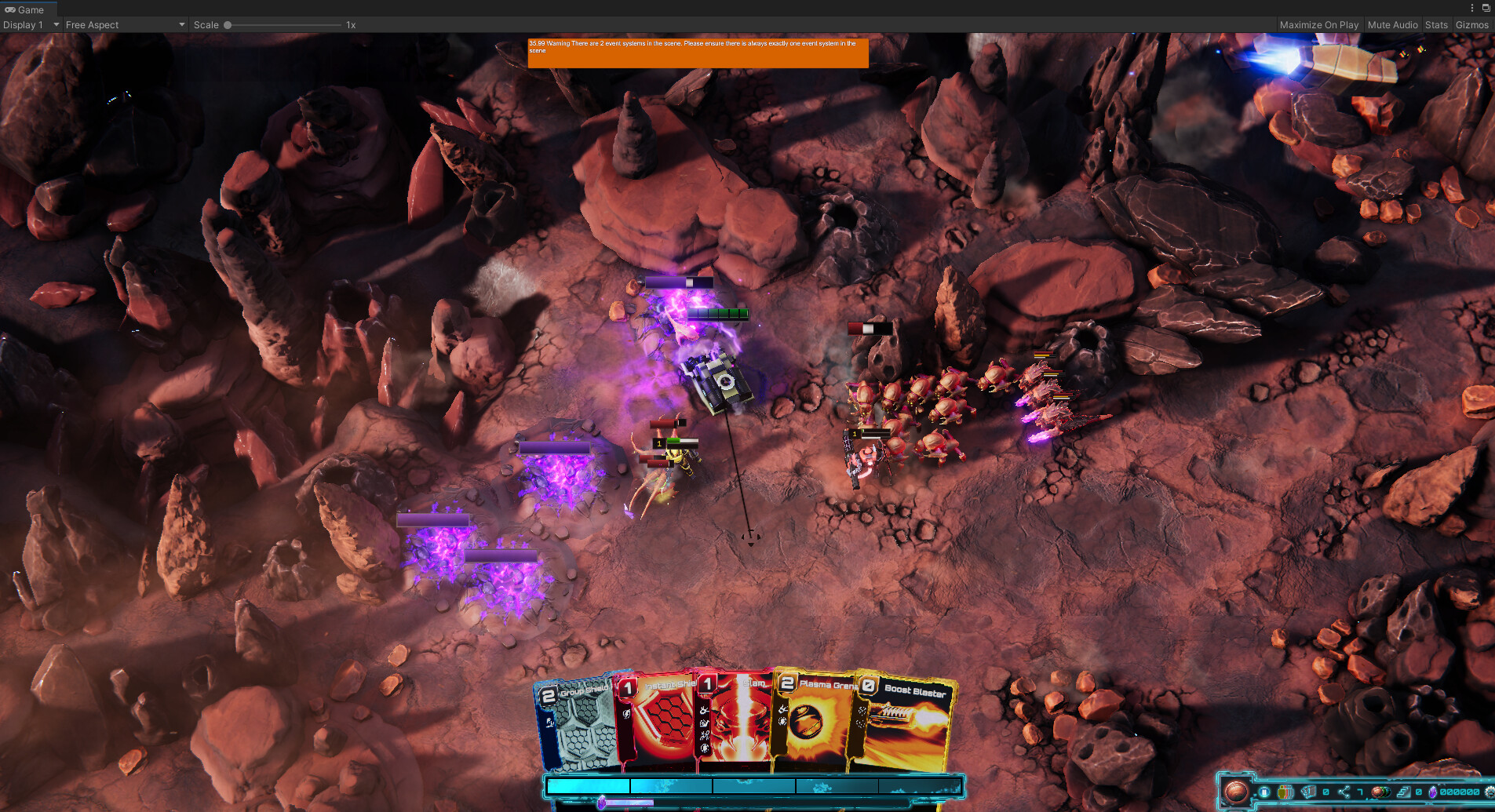Expand the Free Aspect resolution dropdown
Viewport: 1495px width, 812px height.
tap(124, 24)
